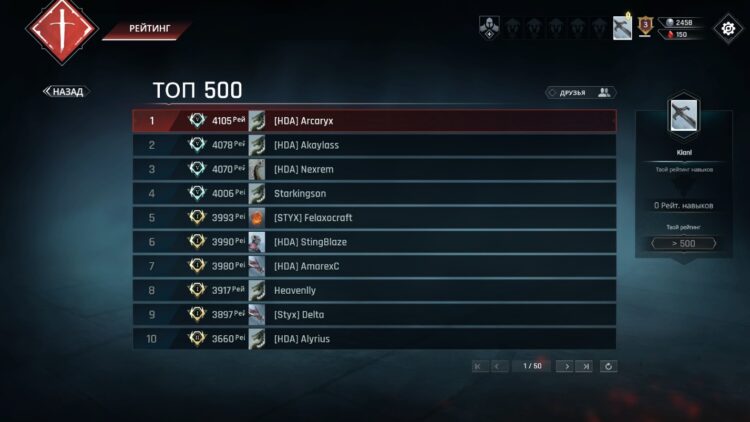This screenshot has height=422, width=750.
Task: Open the squad helmet invite icon
Action: [x=489, y=28]
